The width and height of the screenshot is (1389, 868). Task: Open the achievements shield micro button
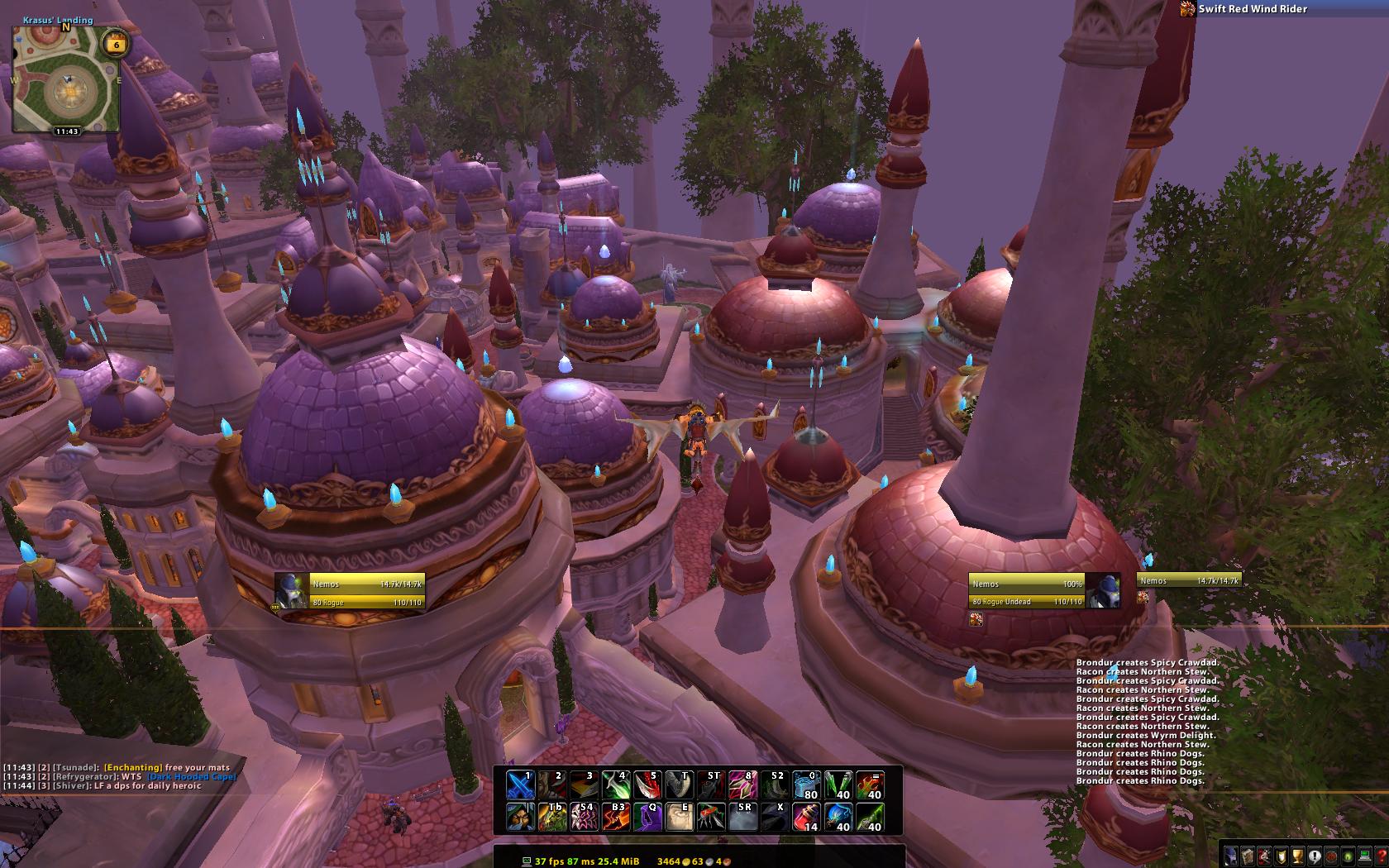click(1282, 856)
